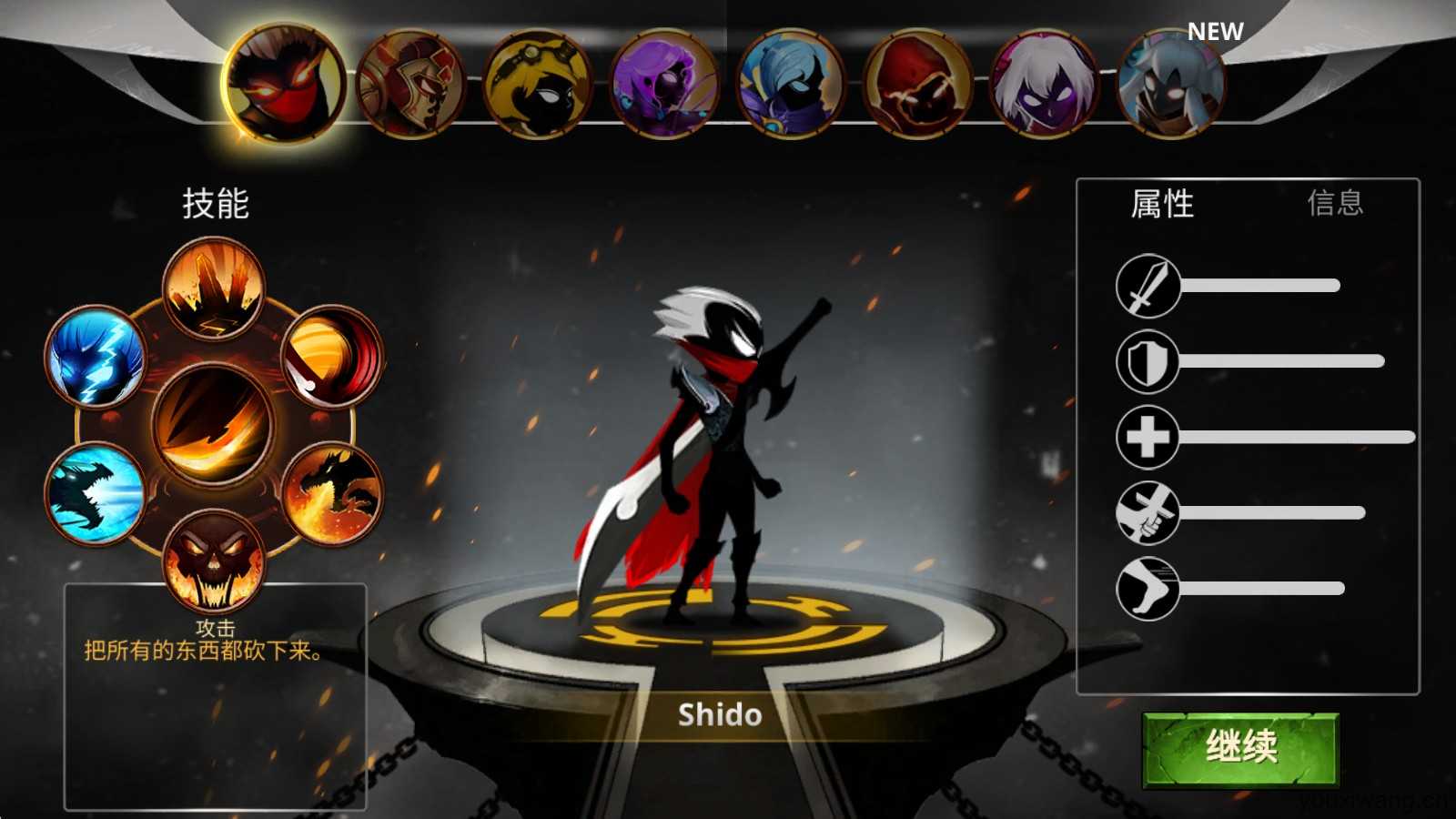The width and height of the screenshot is (1456, 819).
Task: Select the orange spinning slash skill
Action: (332, 356)
